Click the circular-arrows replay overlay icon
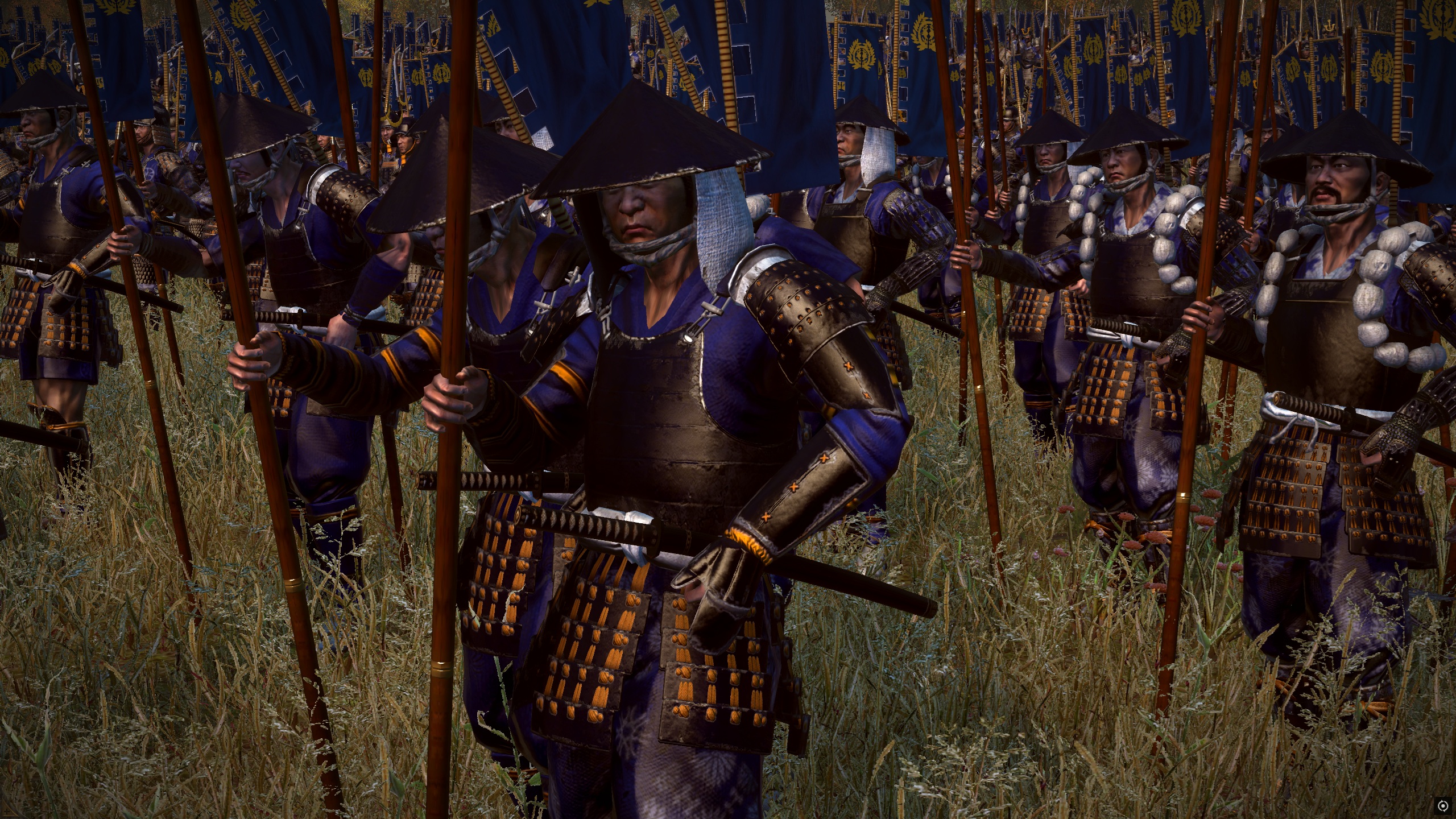Viewport: 1456px width, 819px height. pos(1442,805)
